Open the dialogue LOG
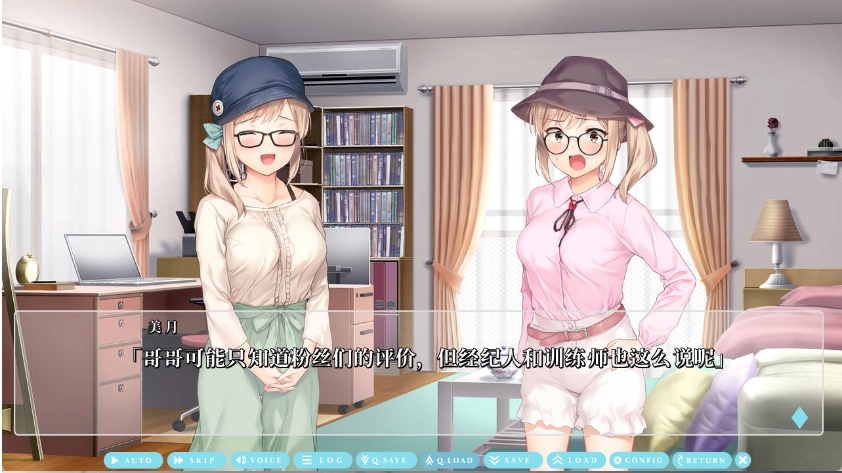Viewport: 842px width, 473px height. [323, 460]
